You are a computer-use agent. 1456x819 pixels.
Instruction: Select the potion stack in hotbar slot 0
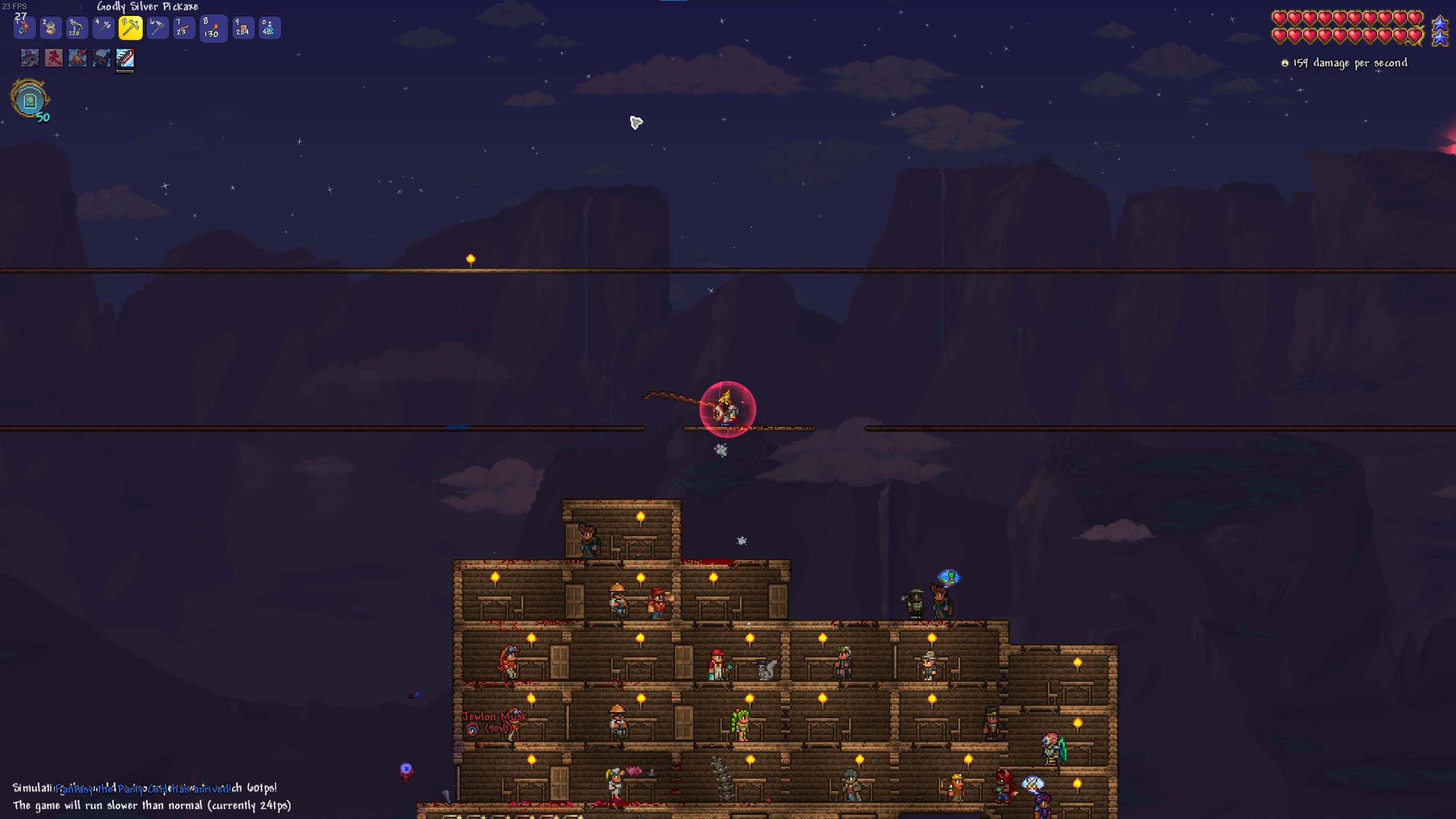(269, 28)
